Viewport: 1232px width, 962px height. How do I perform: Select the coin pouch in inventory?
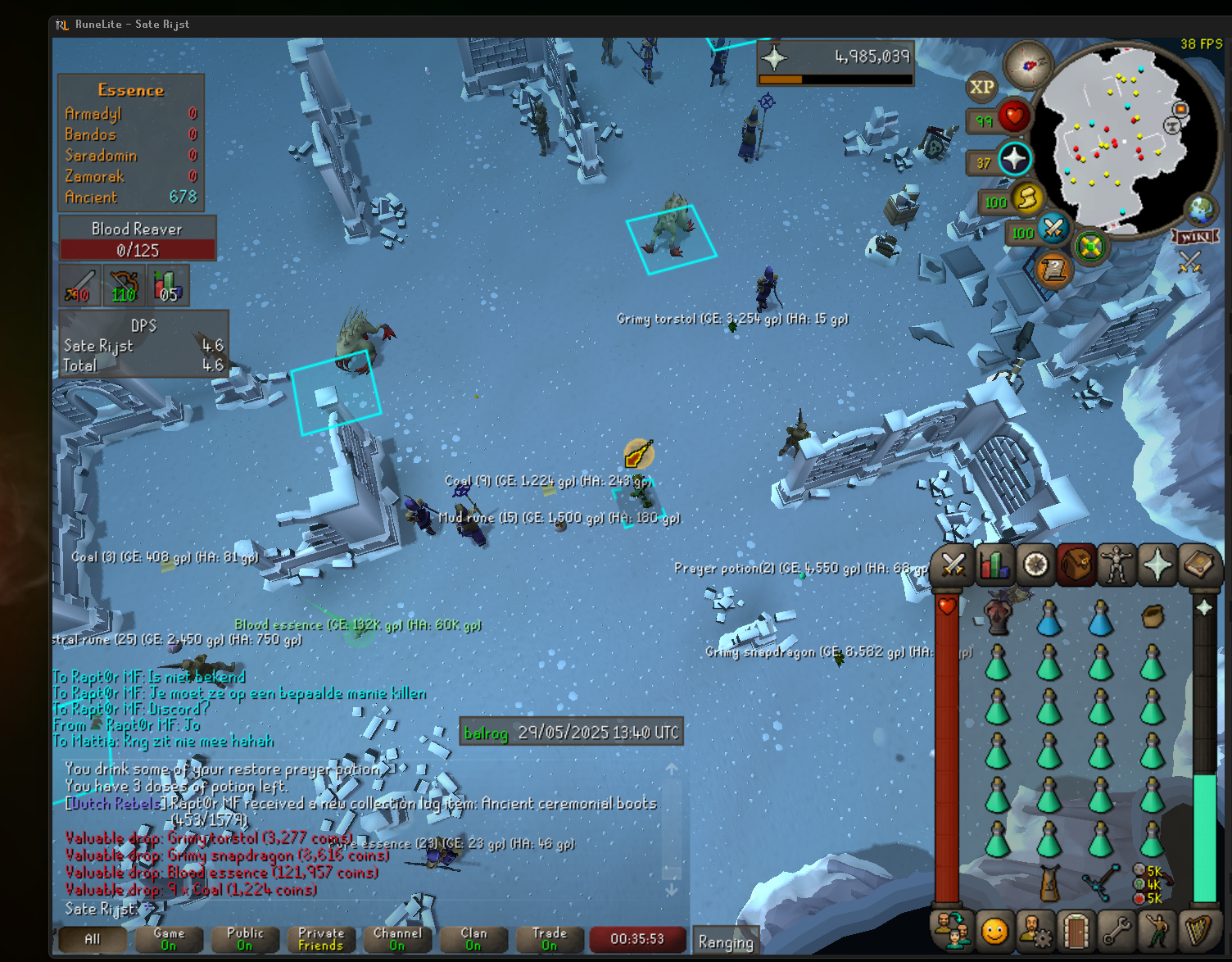point(1152,616)
